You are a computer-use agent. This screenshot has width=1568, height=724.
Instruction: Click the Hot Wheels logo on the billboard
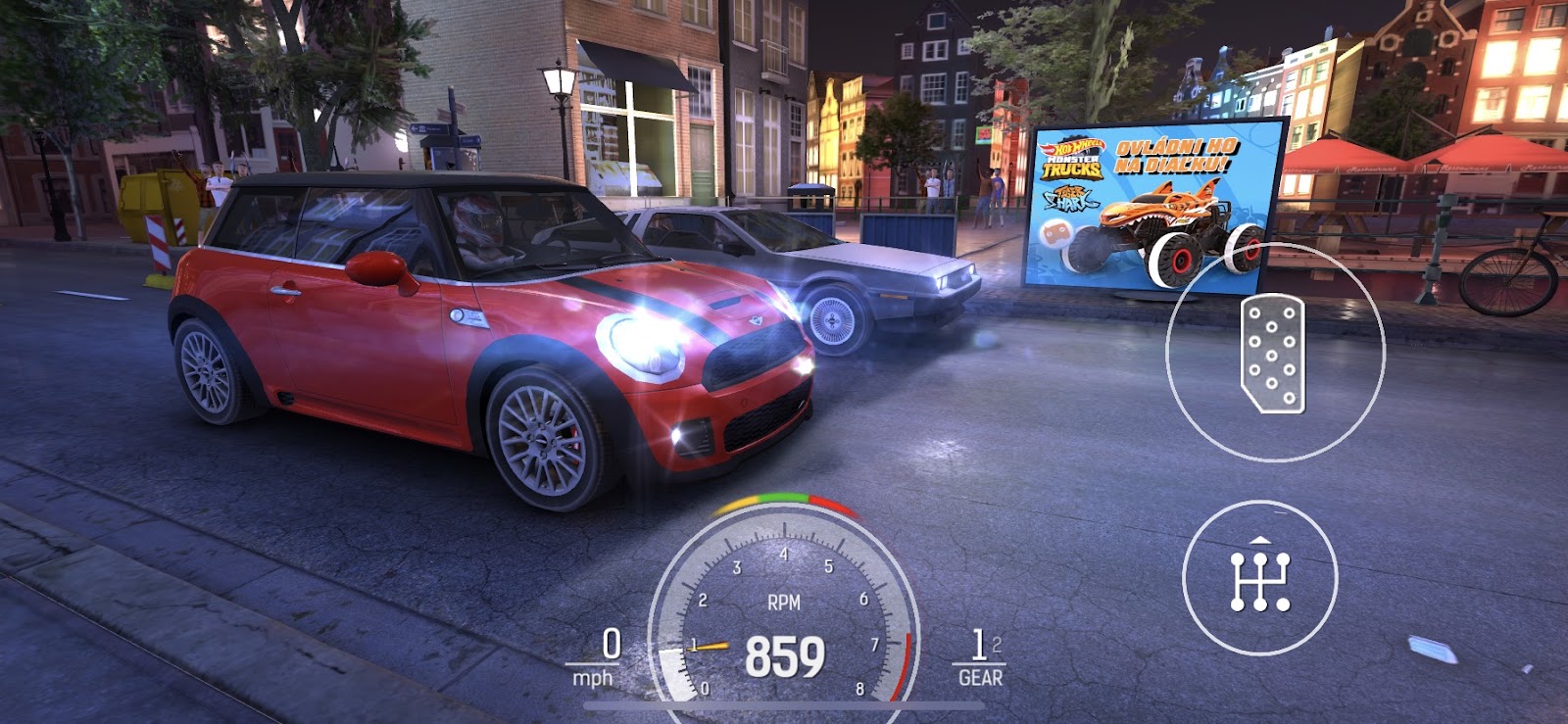point(1074,147)
